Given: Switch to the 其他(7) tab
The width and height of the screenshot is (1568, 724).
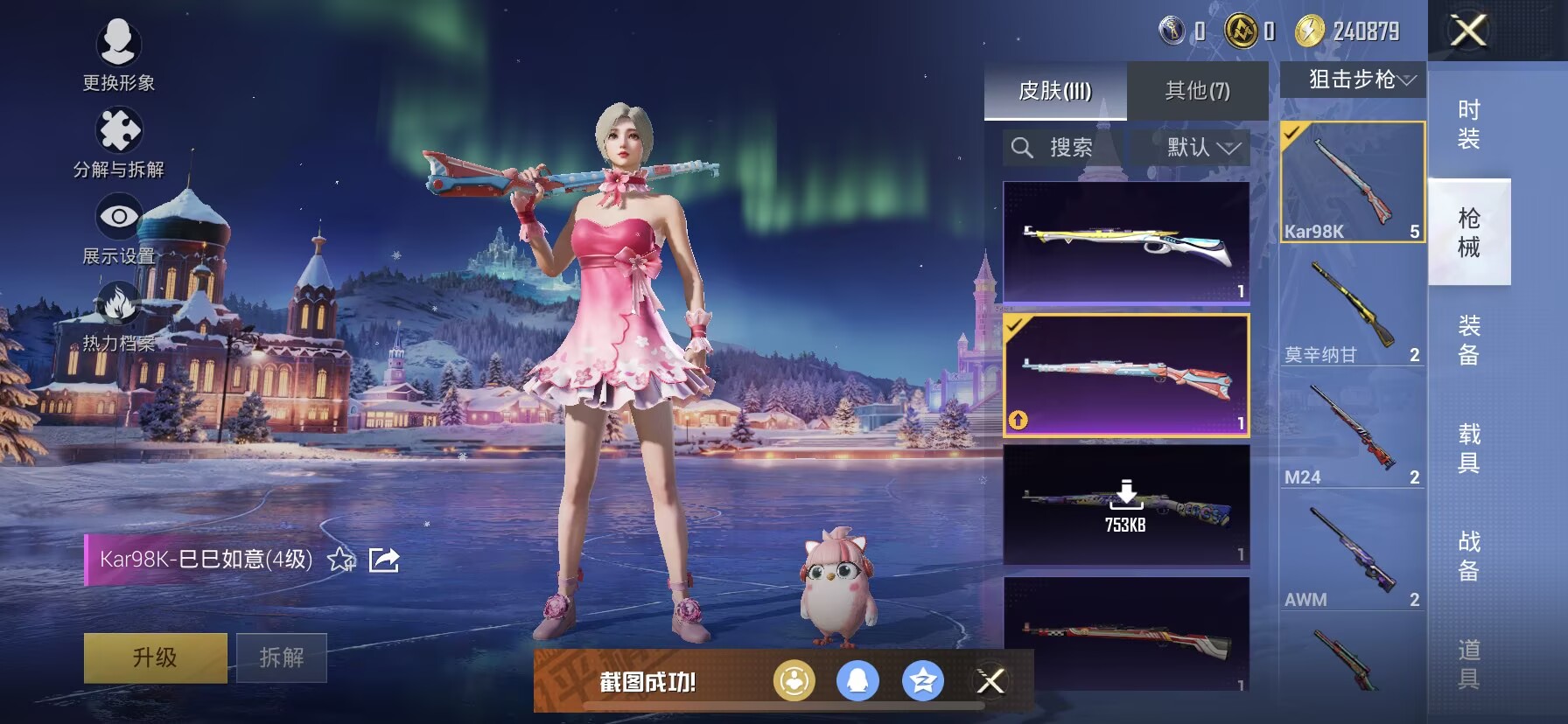Looking at the screenshot, I should pyautogui.click(x=1197, y=90).
